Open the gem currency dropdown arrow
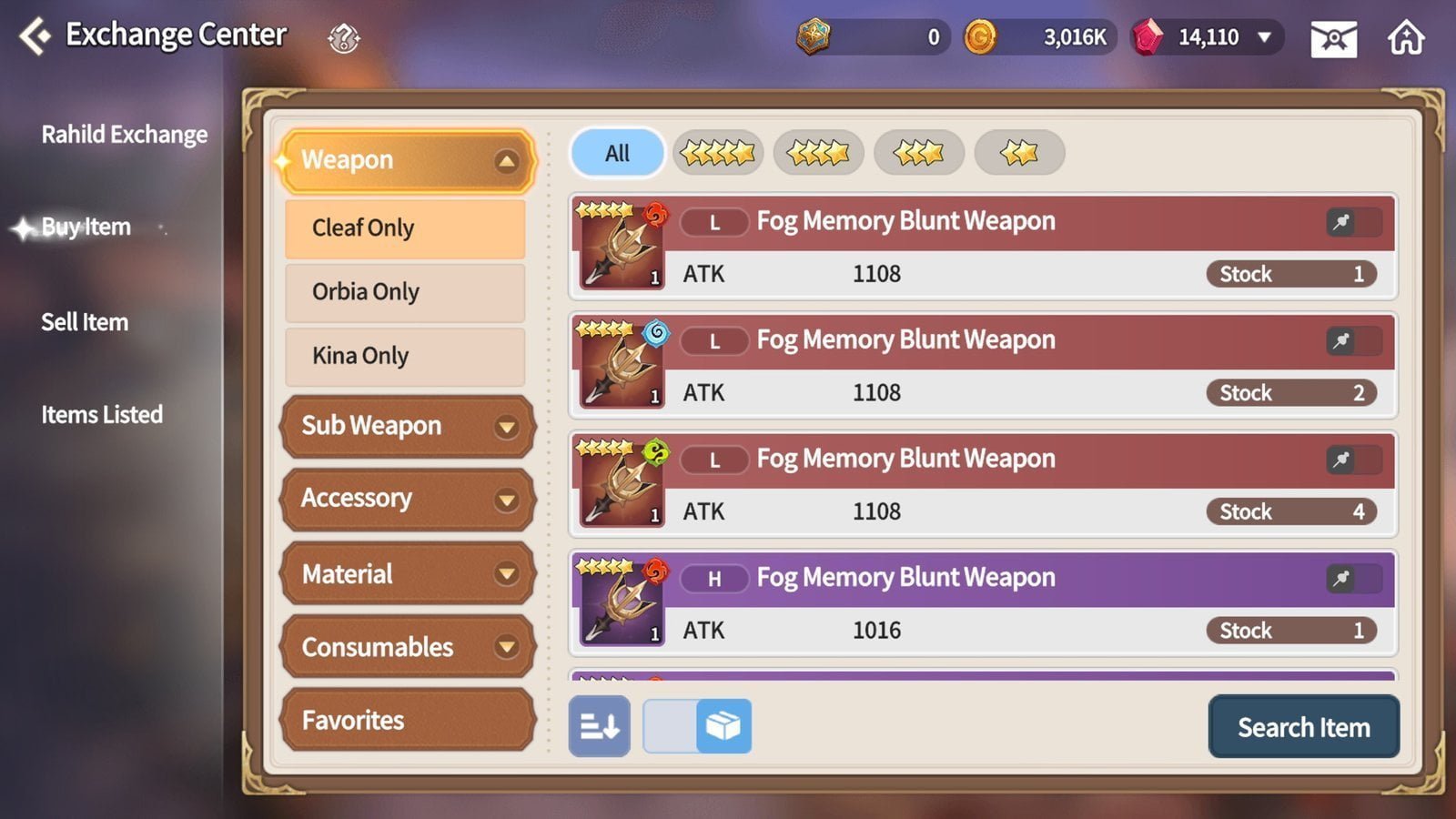This screenshot has height=819, width=1456. [1263, 37]
